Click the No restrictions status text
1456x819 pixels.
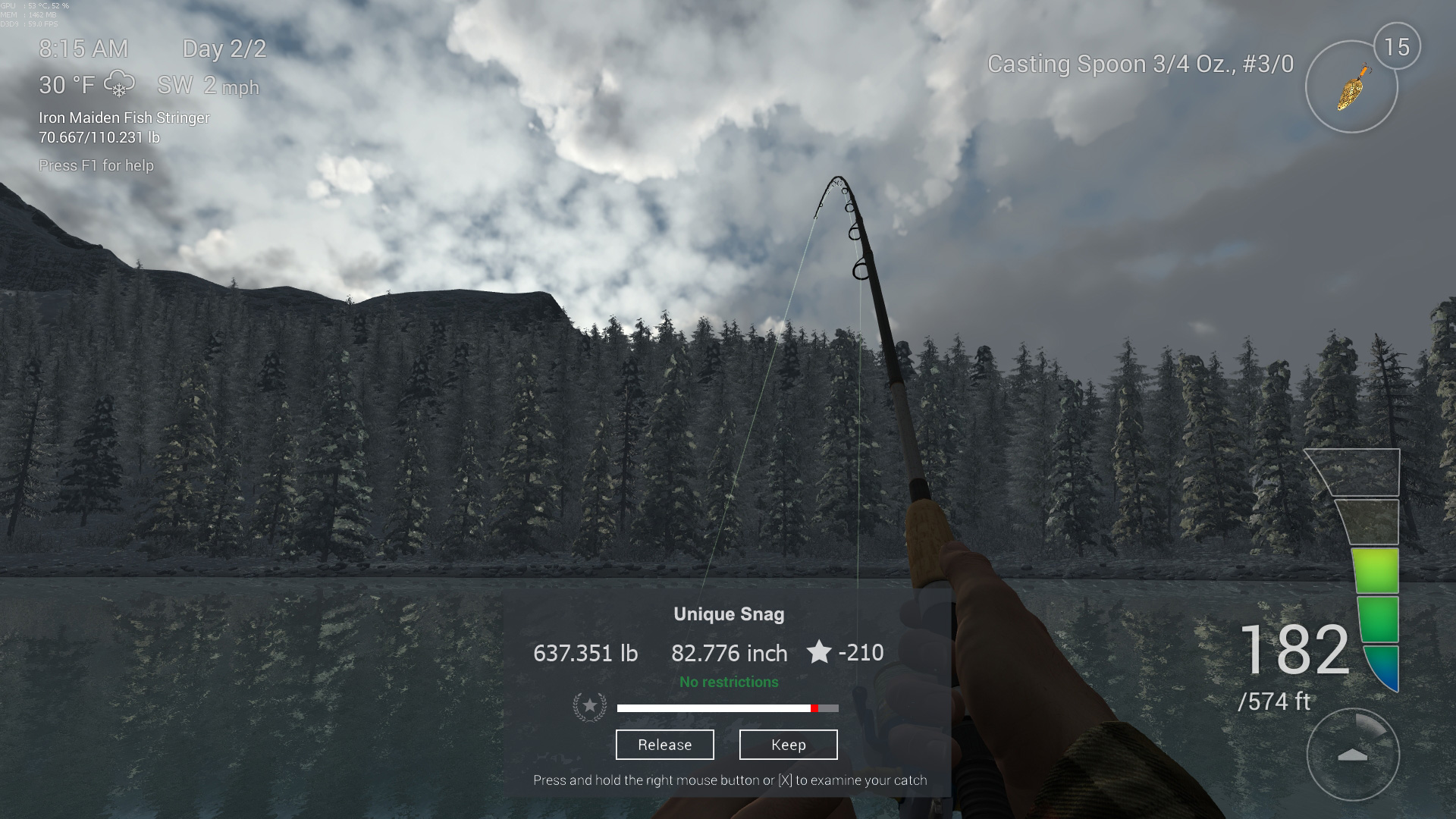point(728,682)
